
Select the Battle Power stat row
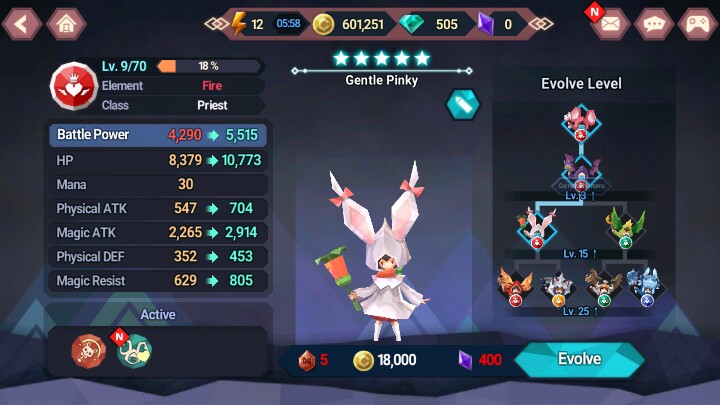point(158,135)
